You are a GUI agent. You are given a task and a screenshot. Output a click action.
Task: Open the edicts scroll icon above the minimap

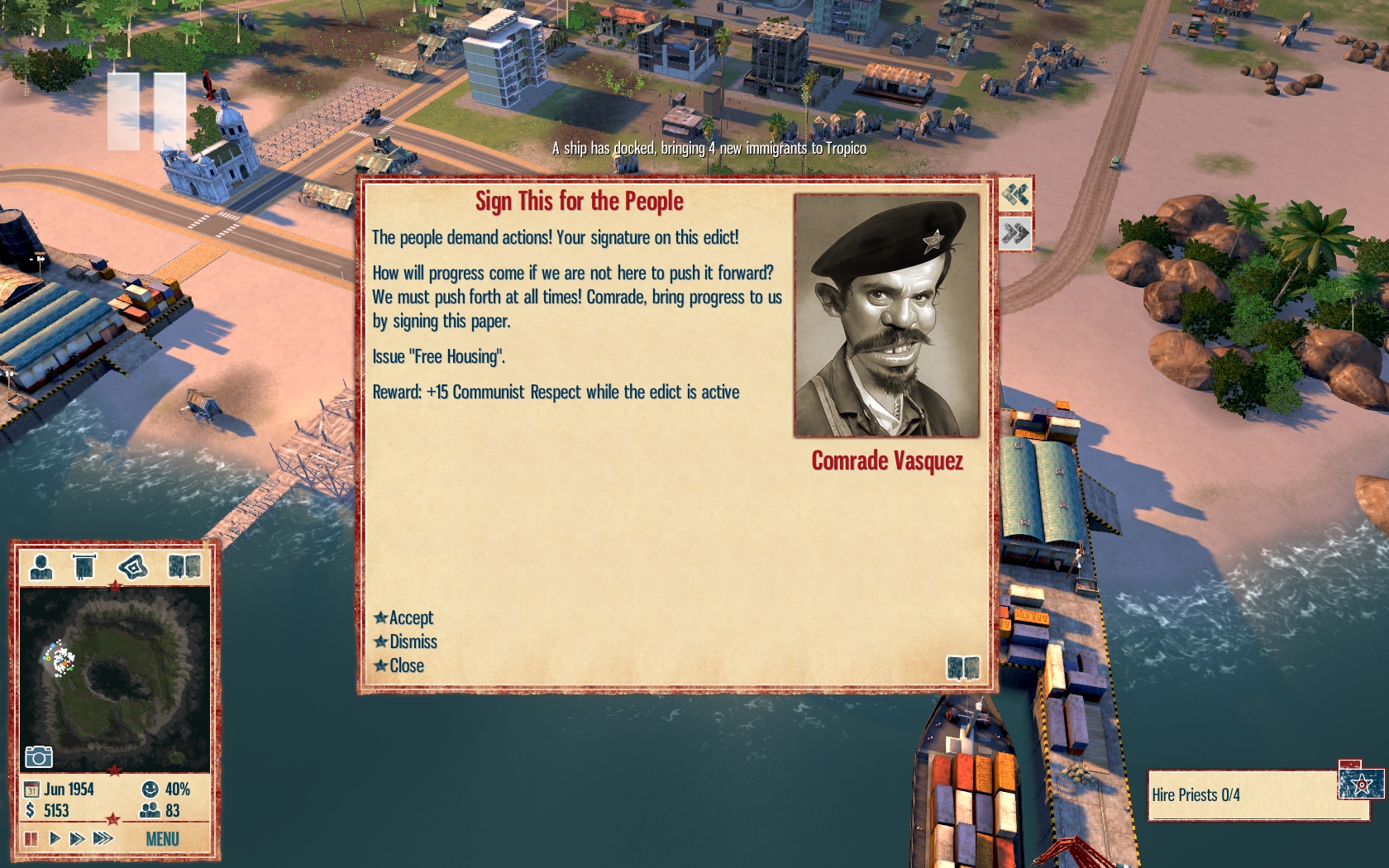(84, 567)
